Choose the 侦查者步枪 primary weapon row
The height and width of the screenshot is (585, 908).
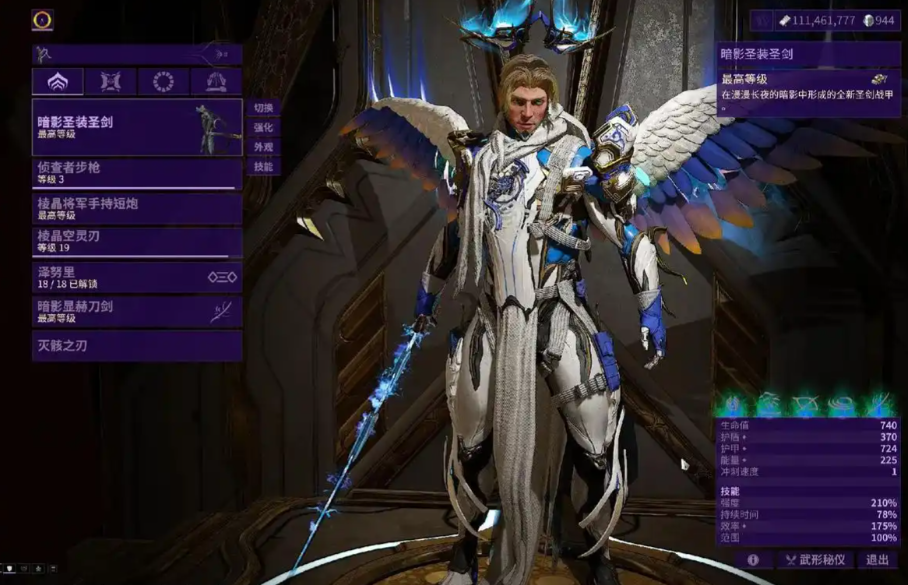click(137, 173)
